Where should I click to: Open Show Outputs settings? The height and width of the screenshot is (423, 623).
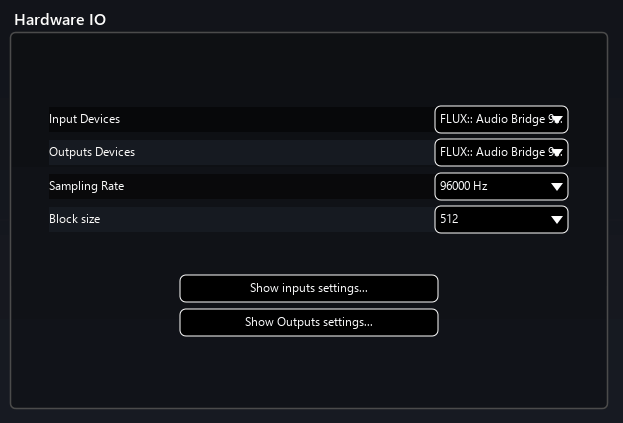coord(308,322)
